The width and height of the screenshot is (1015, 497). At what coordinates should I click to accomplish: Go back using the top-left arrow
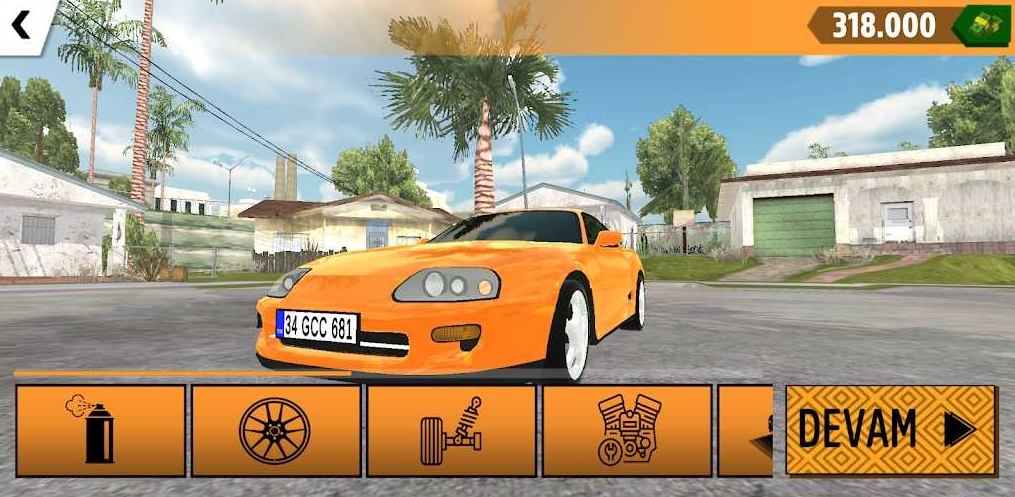[22, 24]
